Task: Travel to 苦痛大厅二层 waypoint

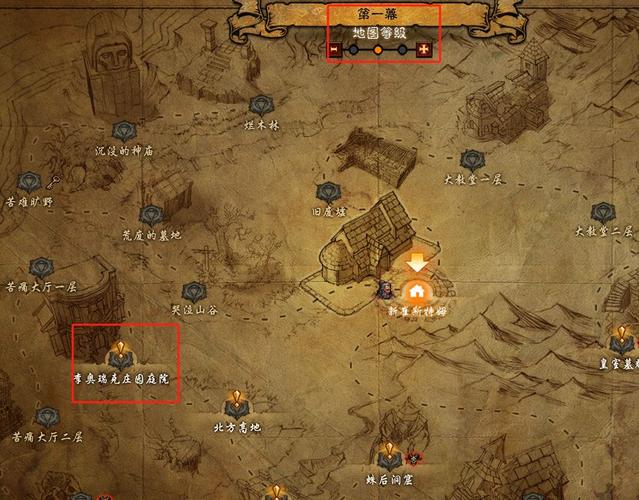Action: (46, 417)
